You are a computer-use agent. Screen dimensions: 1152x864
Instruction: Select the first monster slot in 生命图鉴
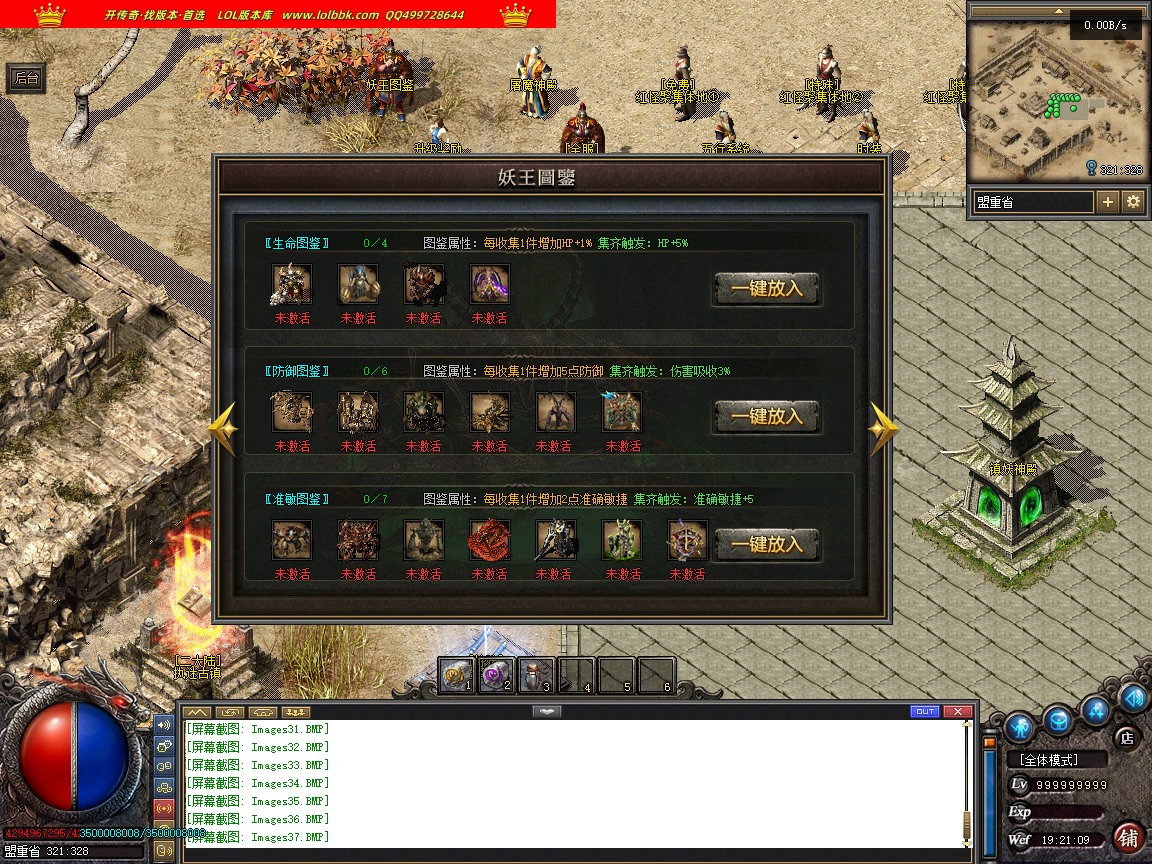pos(292,284)
